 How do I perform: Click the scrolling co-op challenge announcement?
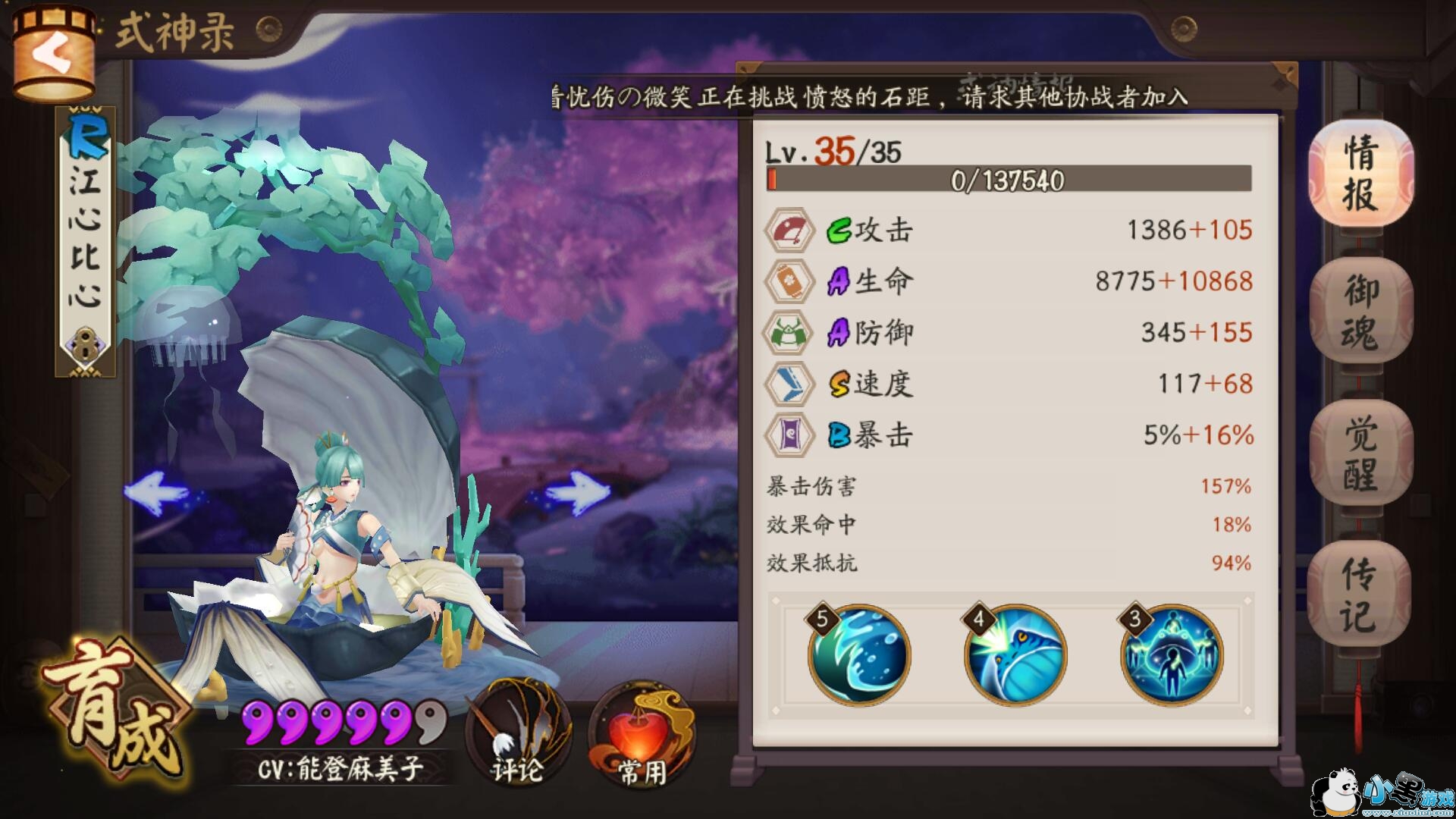click(868, 97)
